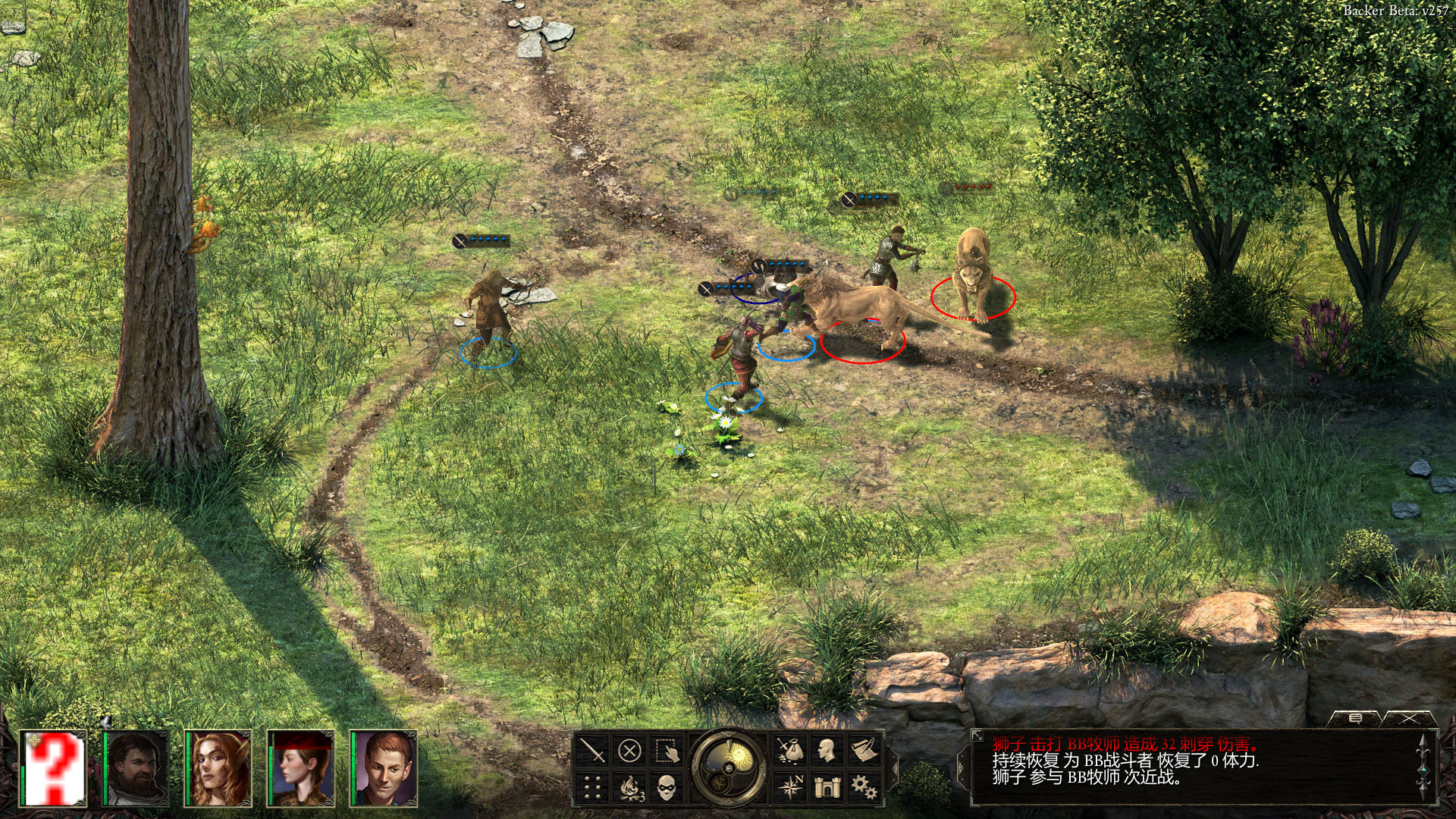This screenshot has height=819, width=1456.
Task: Cancel current action with the circled X button
Action: (x=629, y=751)
